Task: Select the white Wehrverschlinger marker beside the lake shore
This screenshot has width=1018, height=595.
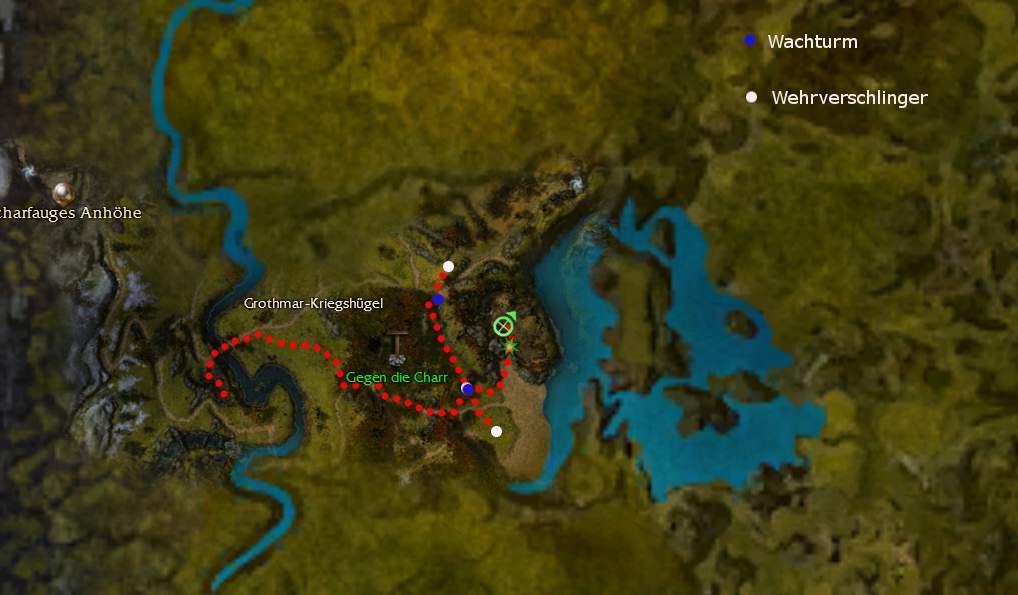Action: (496, 431)
